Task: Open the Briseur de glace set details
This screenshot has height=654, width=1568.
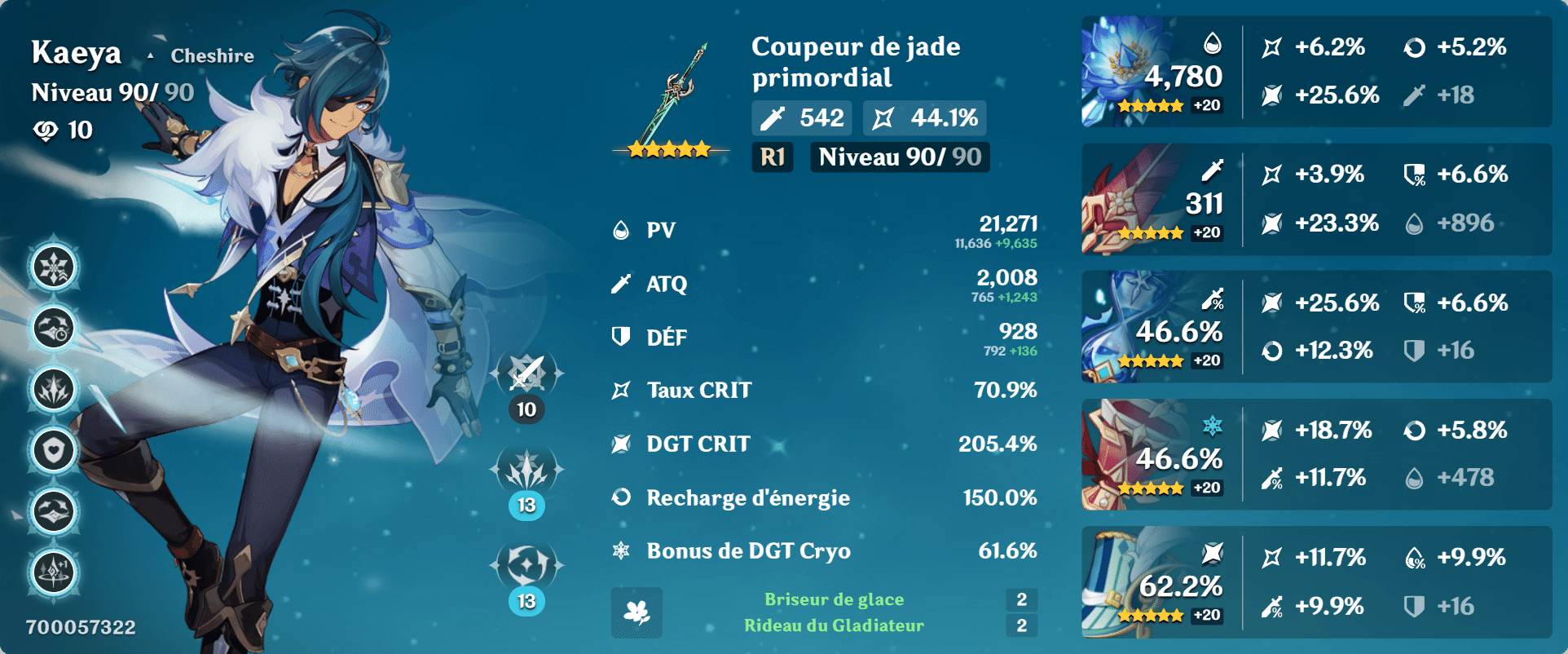Action: (x=833, y=599)
